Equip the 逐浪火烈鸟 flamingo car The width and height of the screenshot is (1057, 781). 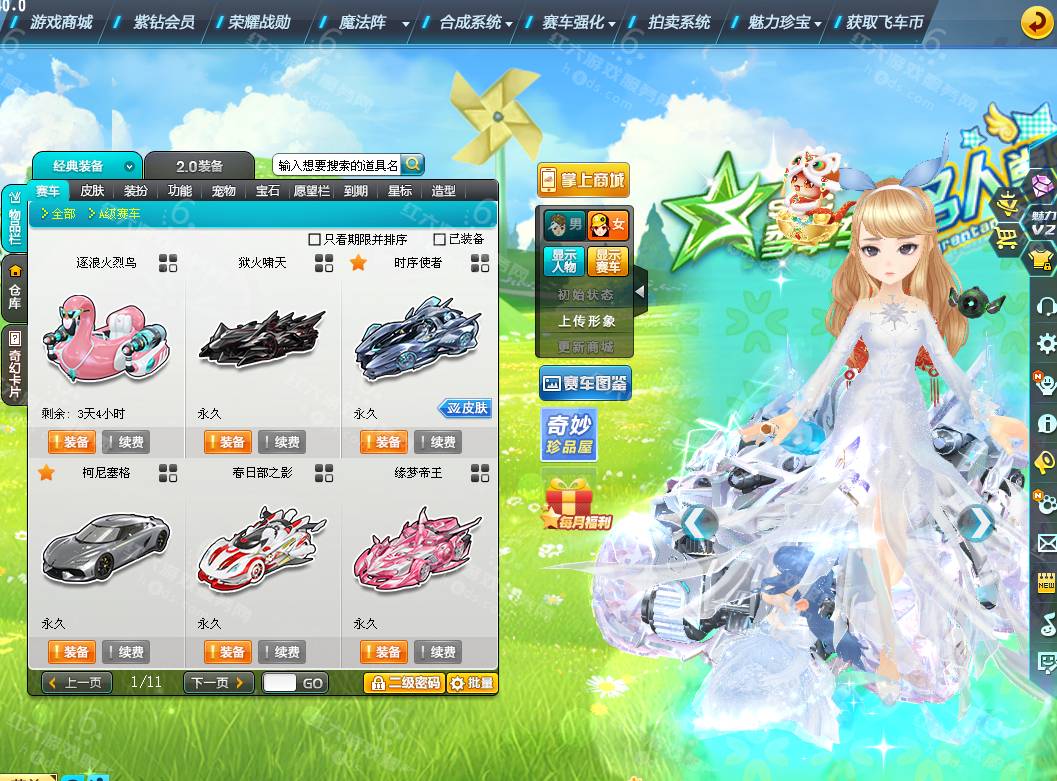pyautogui.click(x=70, y=442)
